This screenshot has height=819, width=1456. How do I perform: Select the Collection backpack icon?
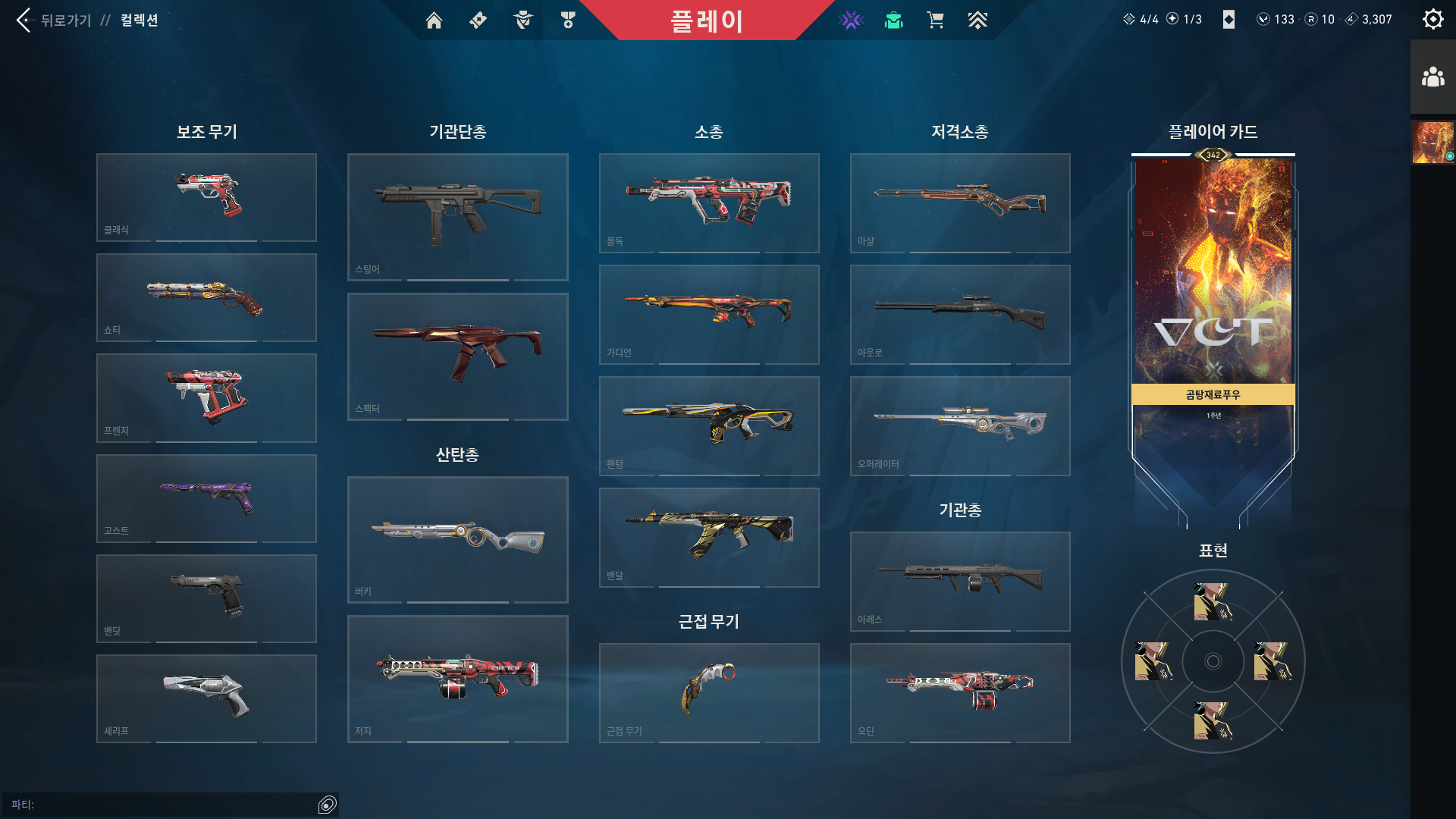coord(893,20)
